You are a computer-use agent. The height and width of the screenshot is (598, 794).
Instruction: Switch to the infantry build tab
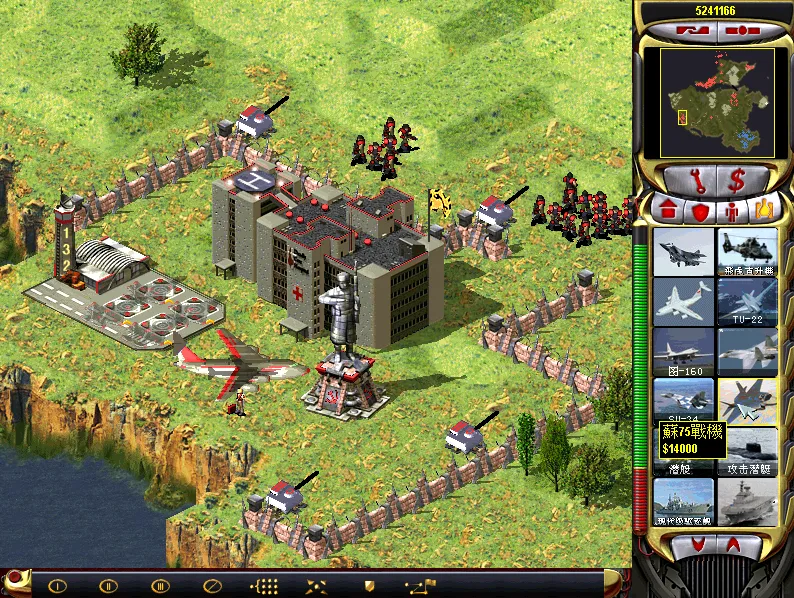(732, 211)
